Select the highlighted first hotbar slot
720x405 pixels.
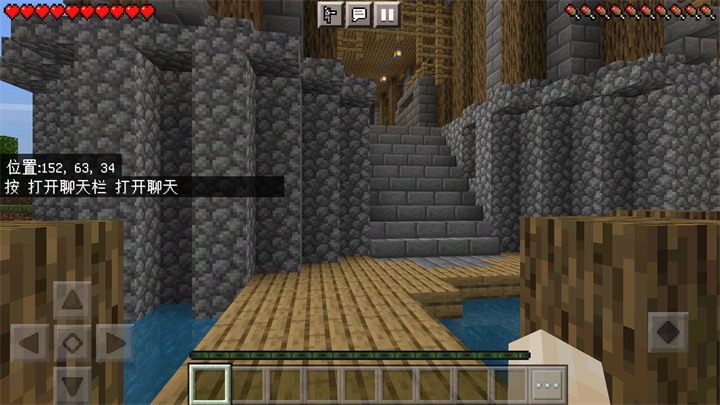(x=211, y=384)
